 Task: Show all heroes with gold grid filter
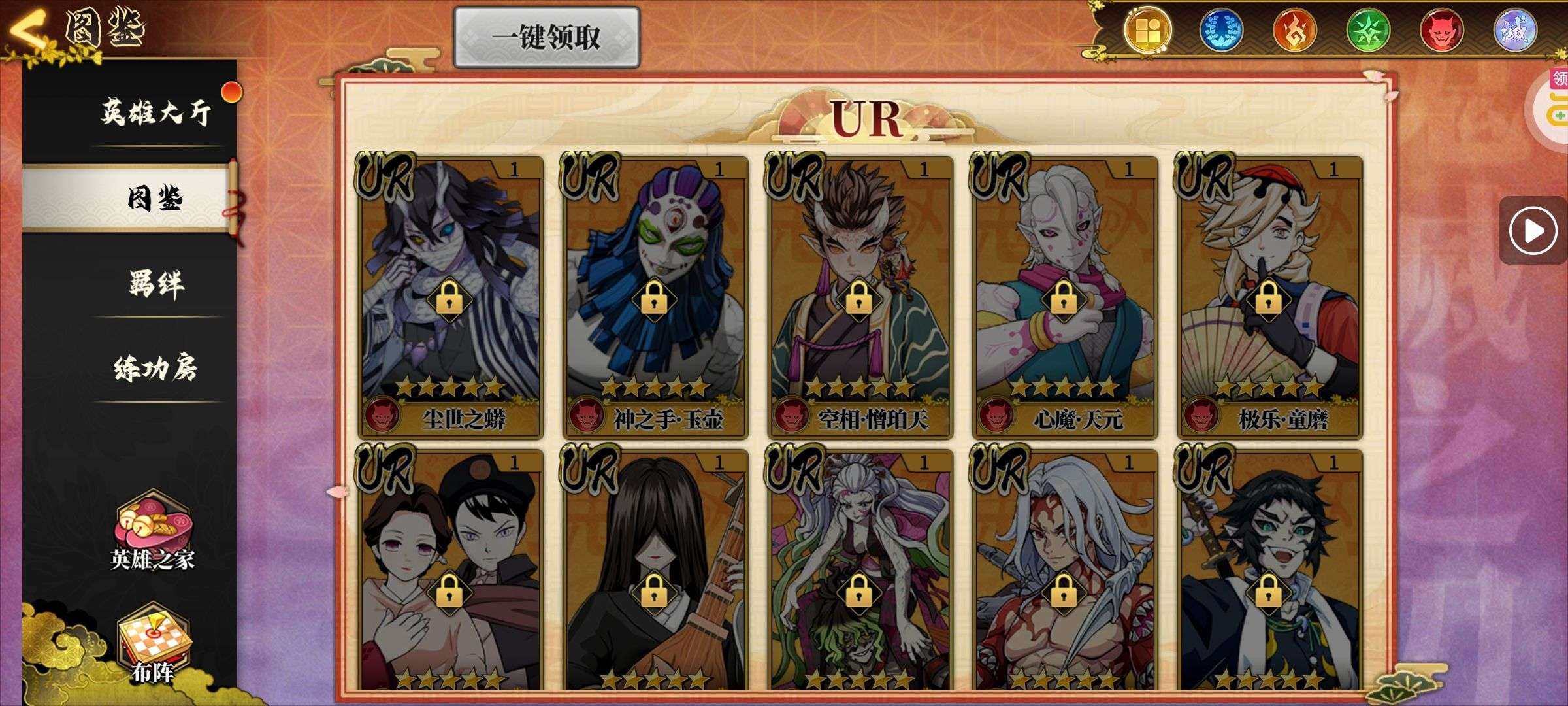pyautogui.click(x=1148, y=31)
